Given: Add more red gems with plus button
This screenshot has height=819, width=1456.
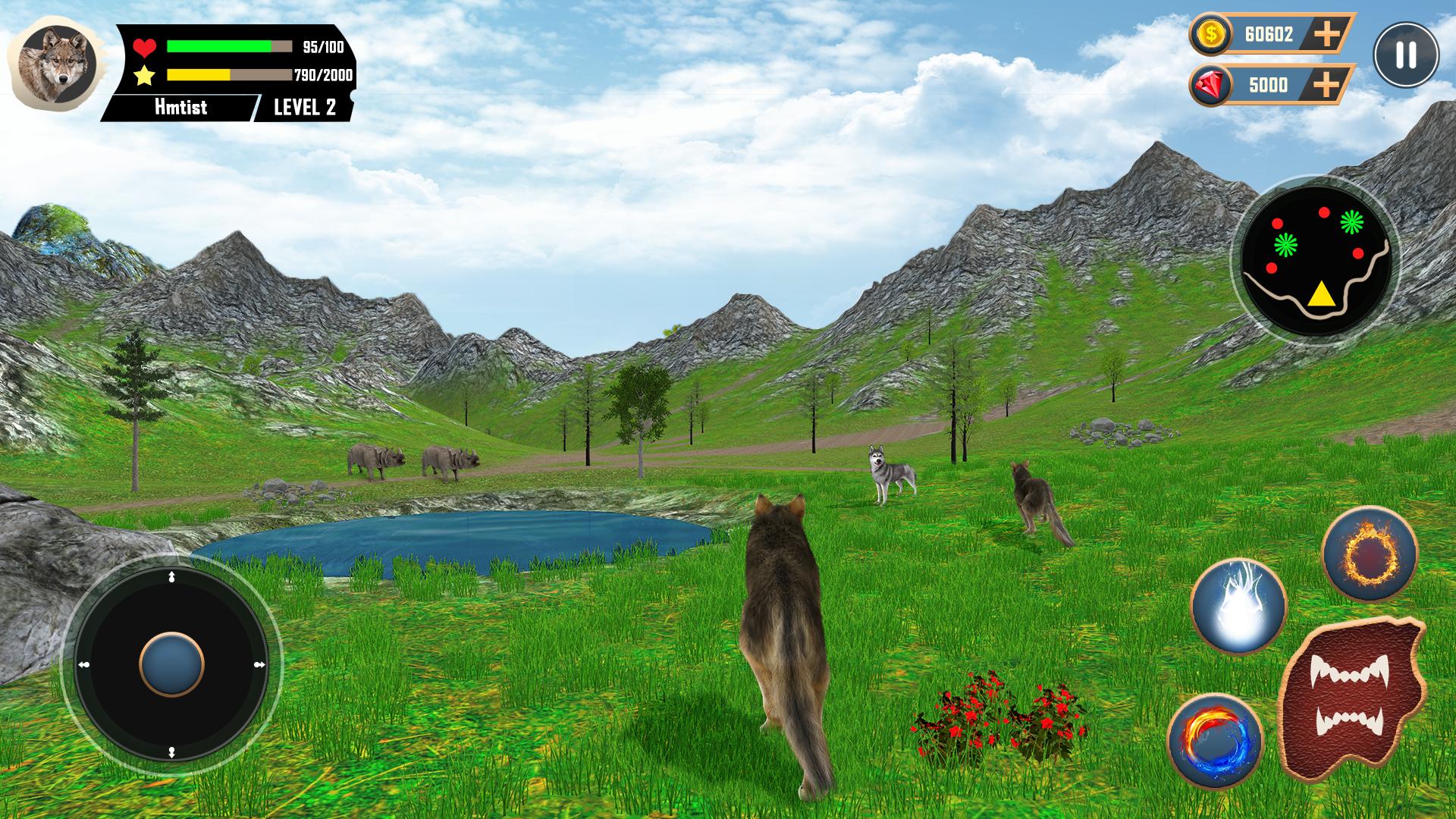Looking at the screenshot, I should pos(1326,84).
